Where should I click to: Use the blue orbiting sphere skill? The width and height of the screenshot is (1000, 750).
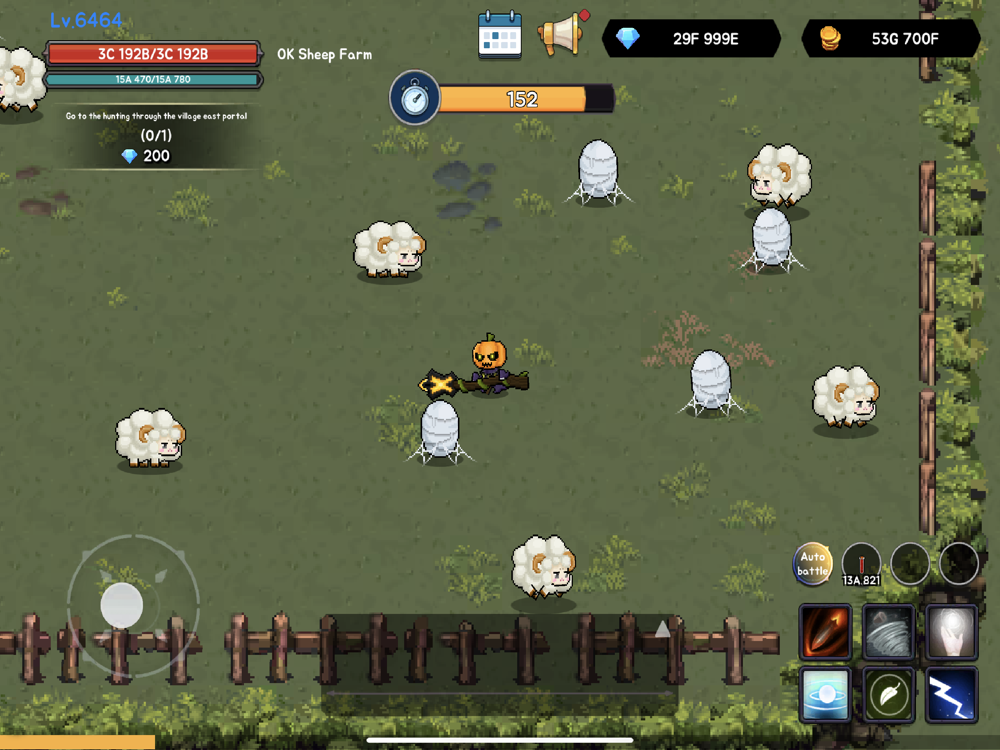pyautogui.click(x=826, y=694)
